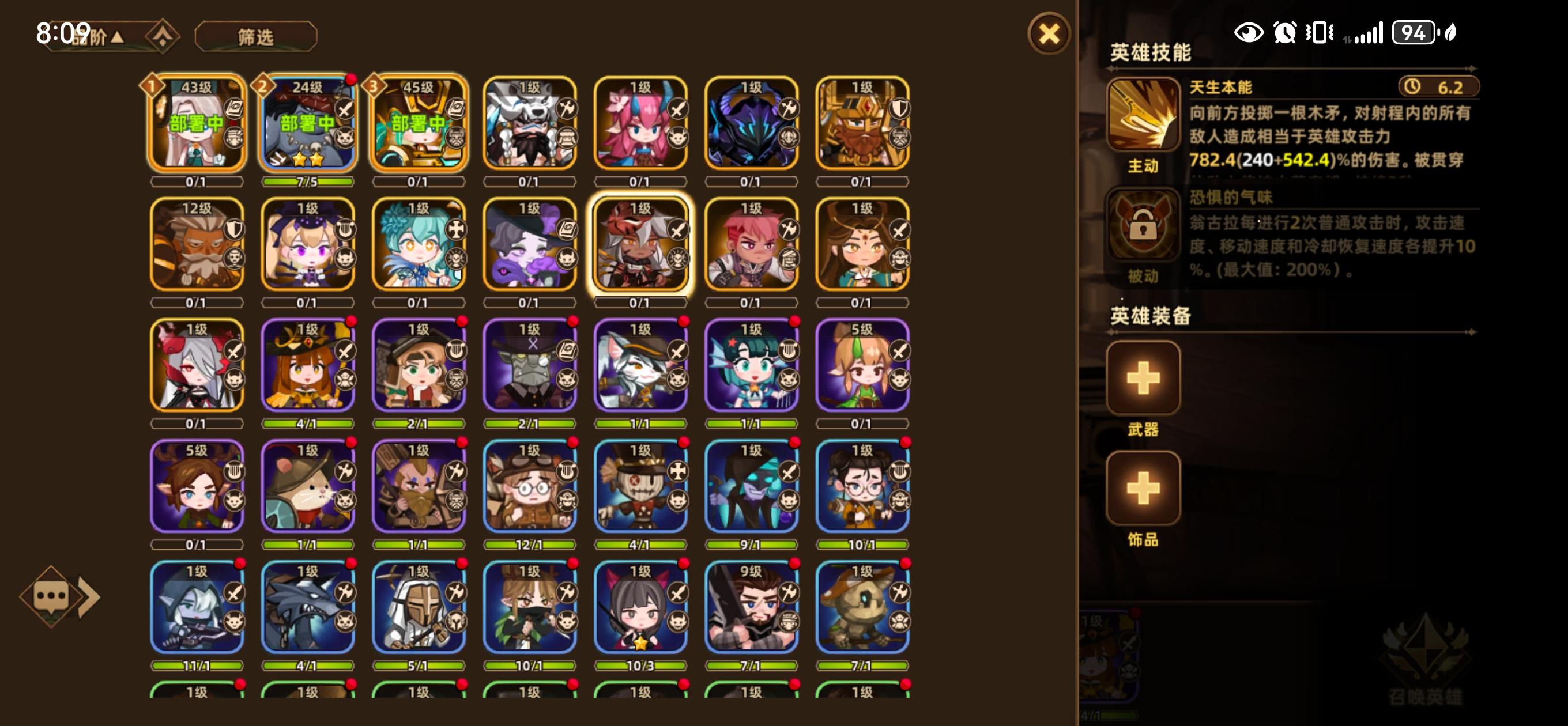Screen dimensions: 1568x726
Task: Select the 被动 skill tab label
Action: (x=1143, y=275)
